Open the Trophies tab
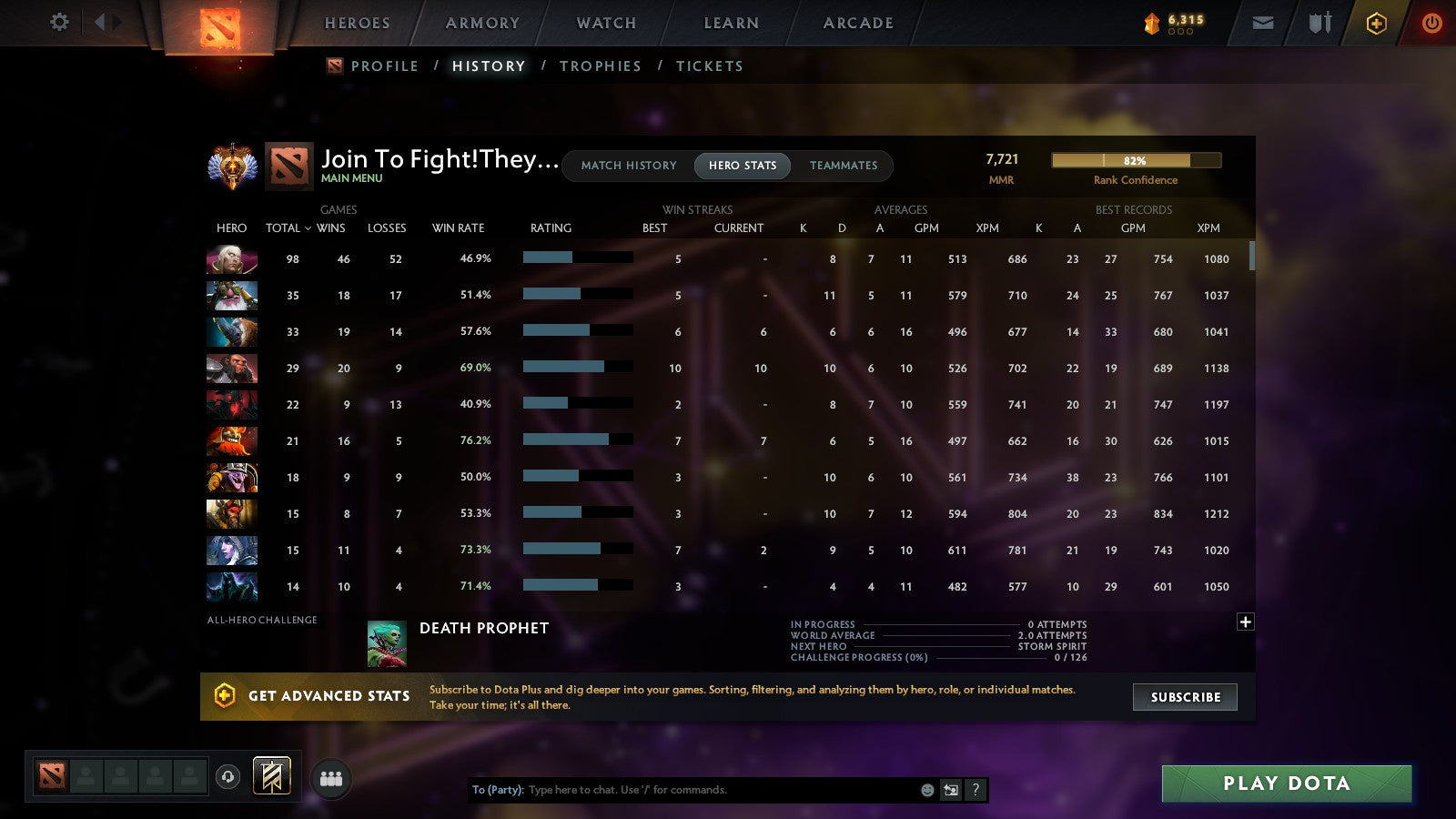 [601, 66]
